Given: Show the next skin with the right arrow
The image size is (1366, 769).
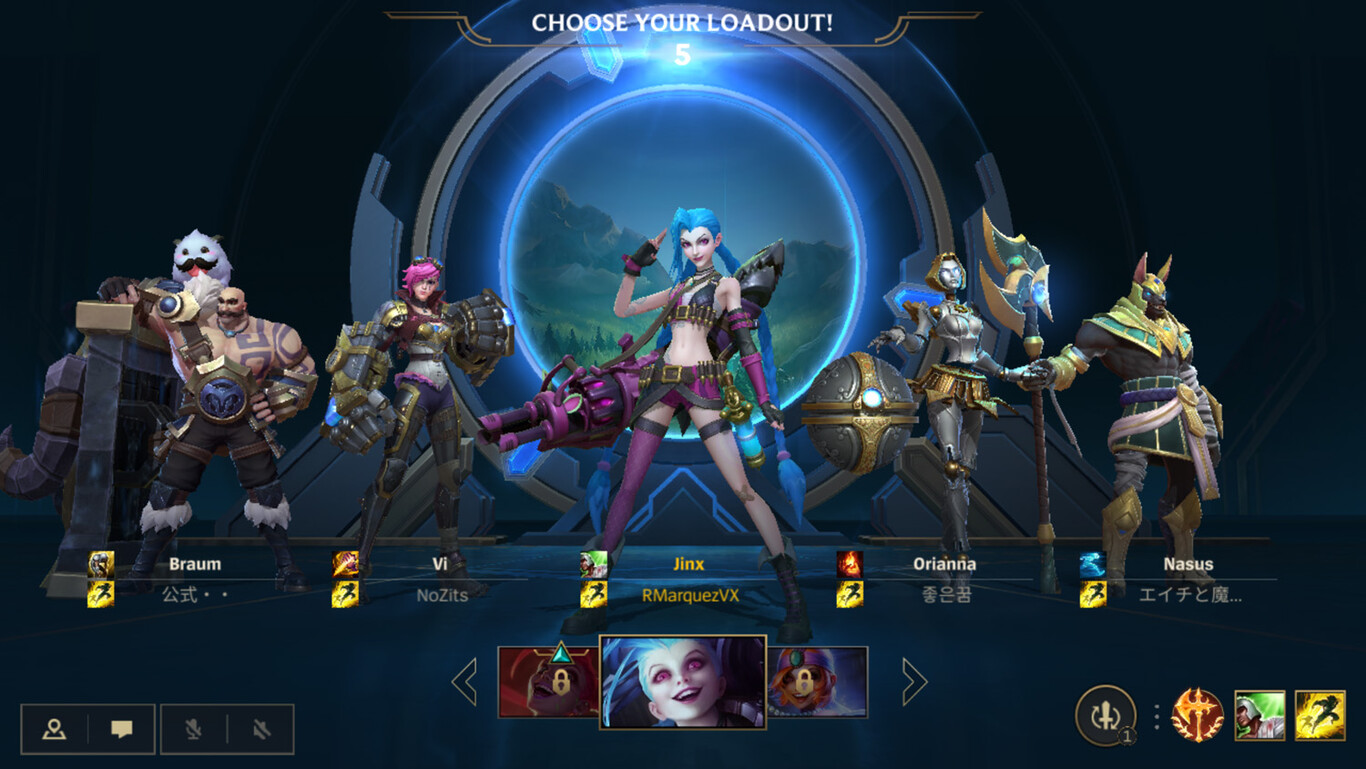Looking at the screenshot, I should (914, 682).
